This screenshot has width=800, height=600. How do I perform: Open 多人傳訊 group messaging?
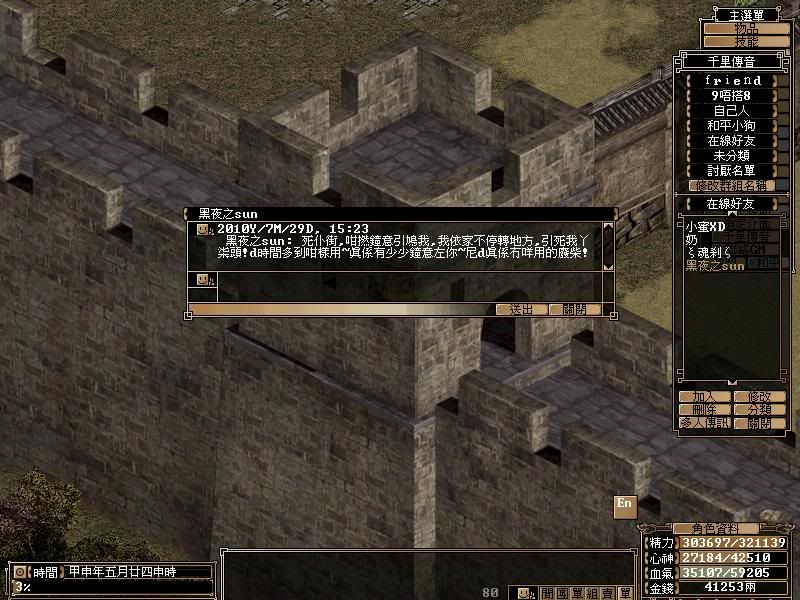(704, 423)
